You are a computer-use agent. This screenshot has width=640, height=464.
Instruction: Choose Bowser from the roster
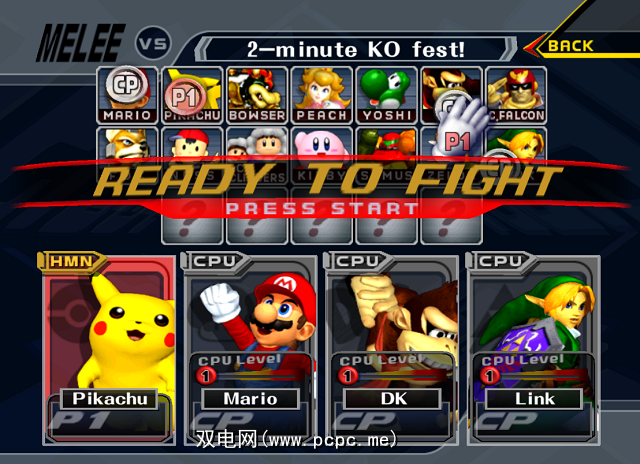tap(256, 95)
